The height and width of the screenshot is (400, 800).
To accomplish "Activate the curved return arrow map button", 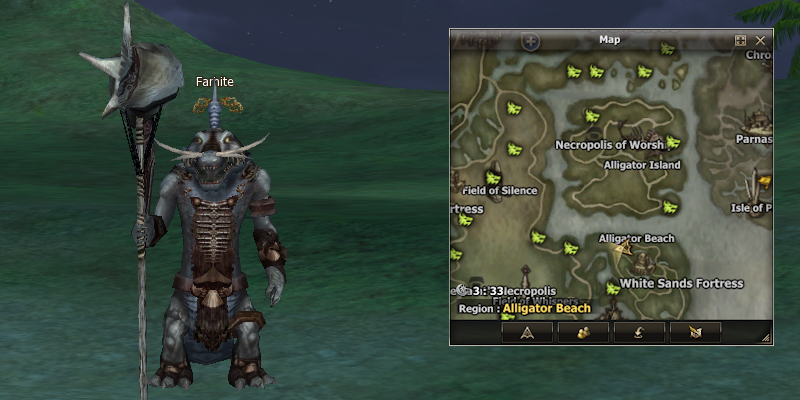I will [639, 333].
